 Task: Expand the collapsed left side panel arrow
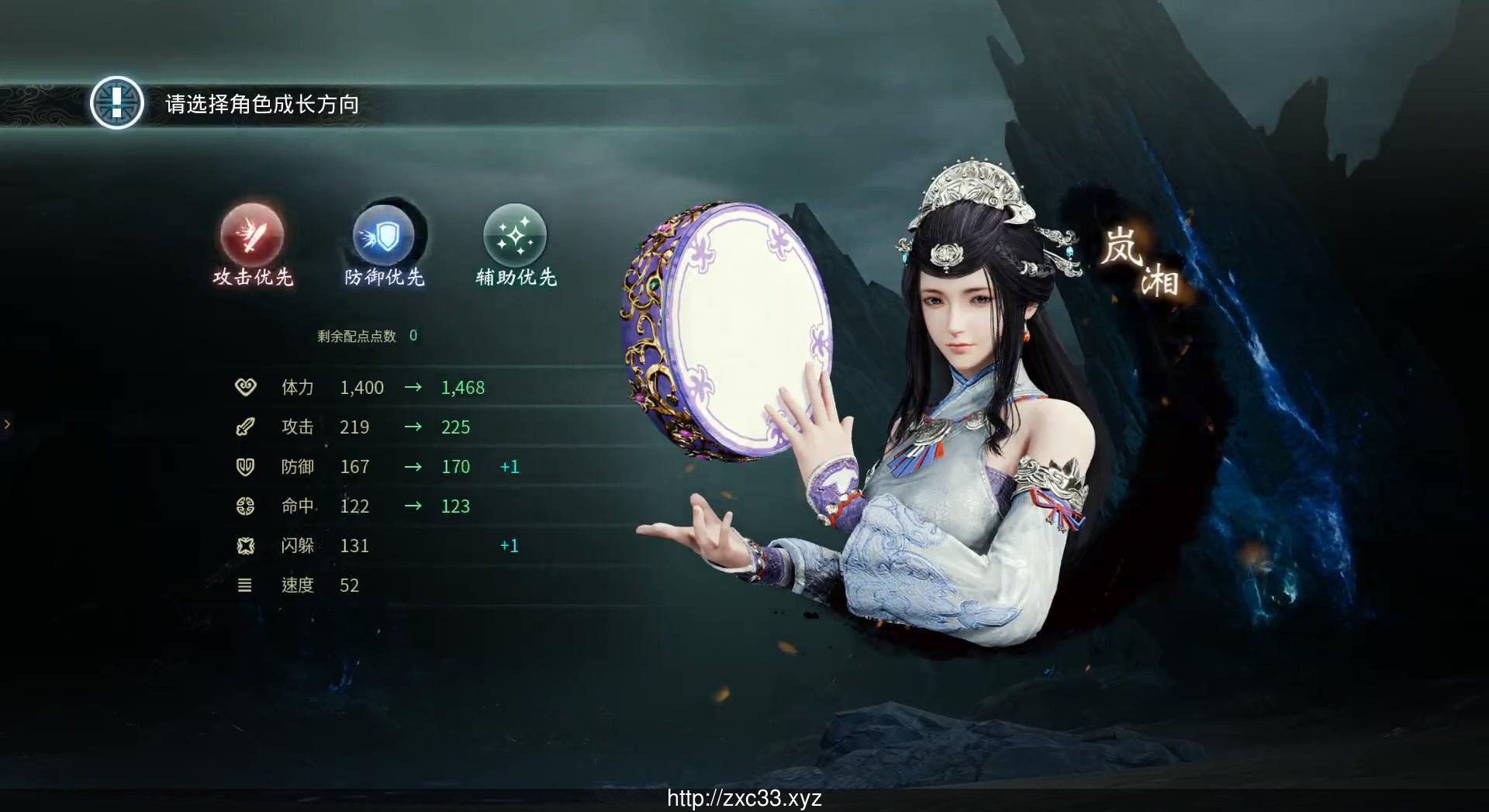coord(8,423)
